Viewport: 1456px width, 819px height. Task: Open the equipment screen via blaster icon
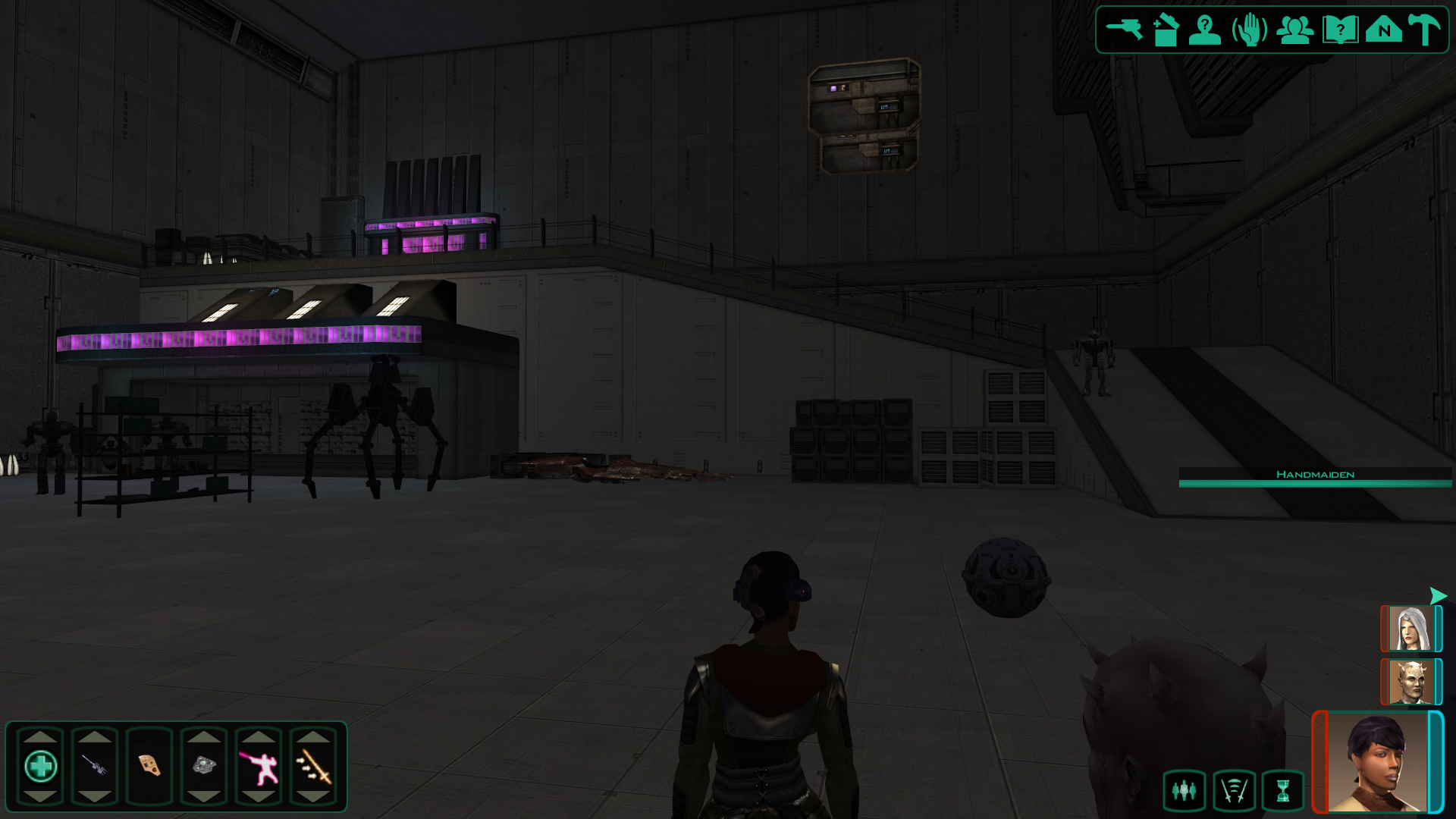click(x=1124, y=30)
